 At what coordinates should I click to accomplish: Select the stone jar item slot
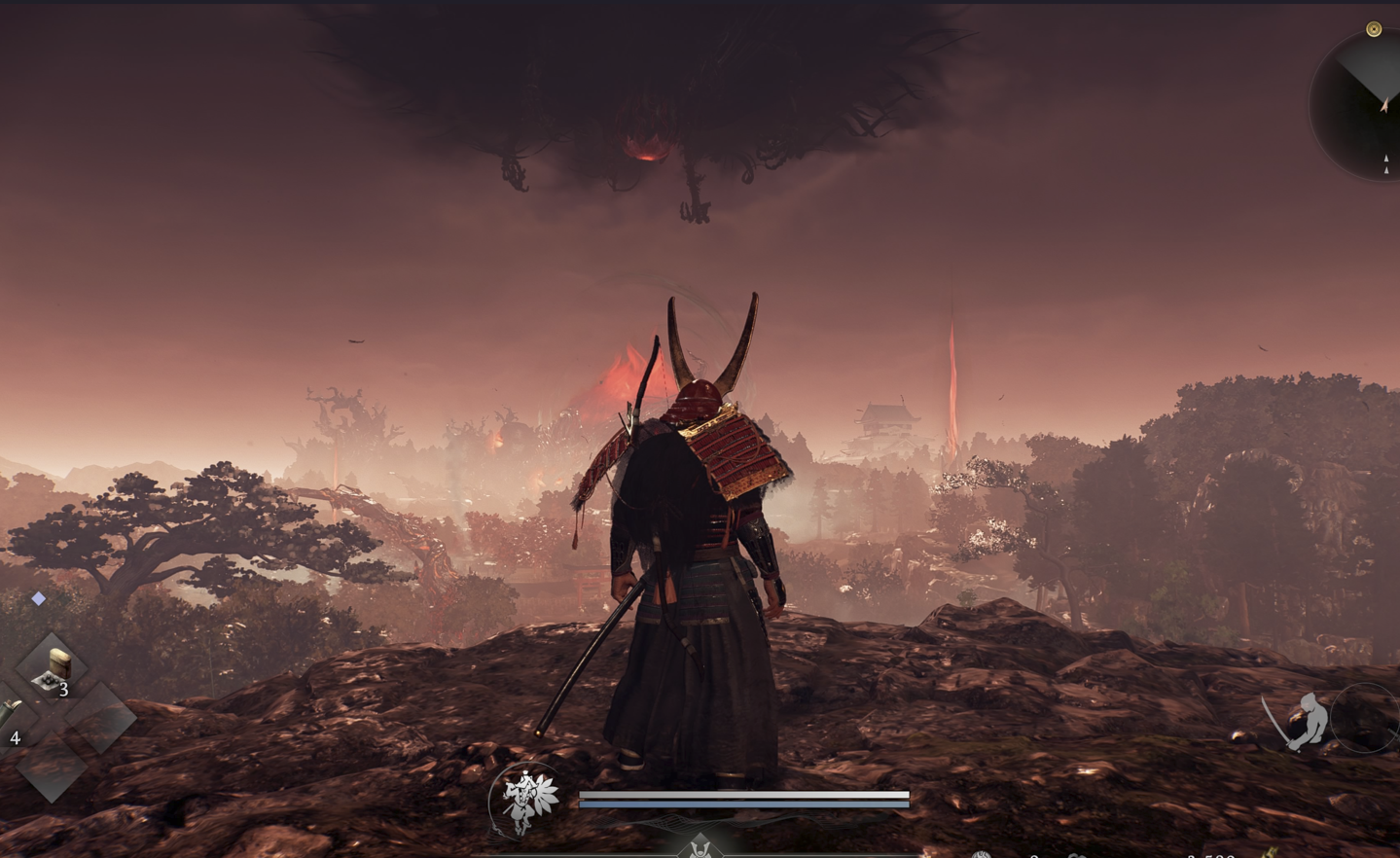pos(52,668)
